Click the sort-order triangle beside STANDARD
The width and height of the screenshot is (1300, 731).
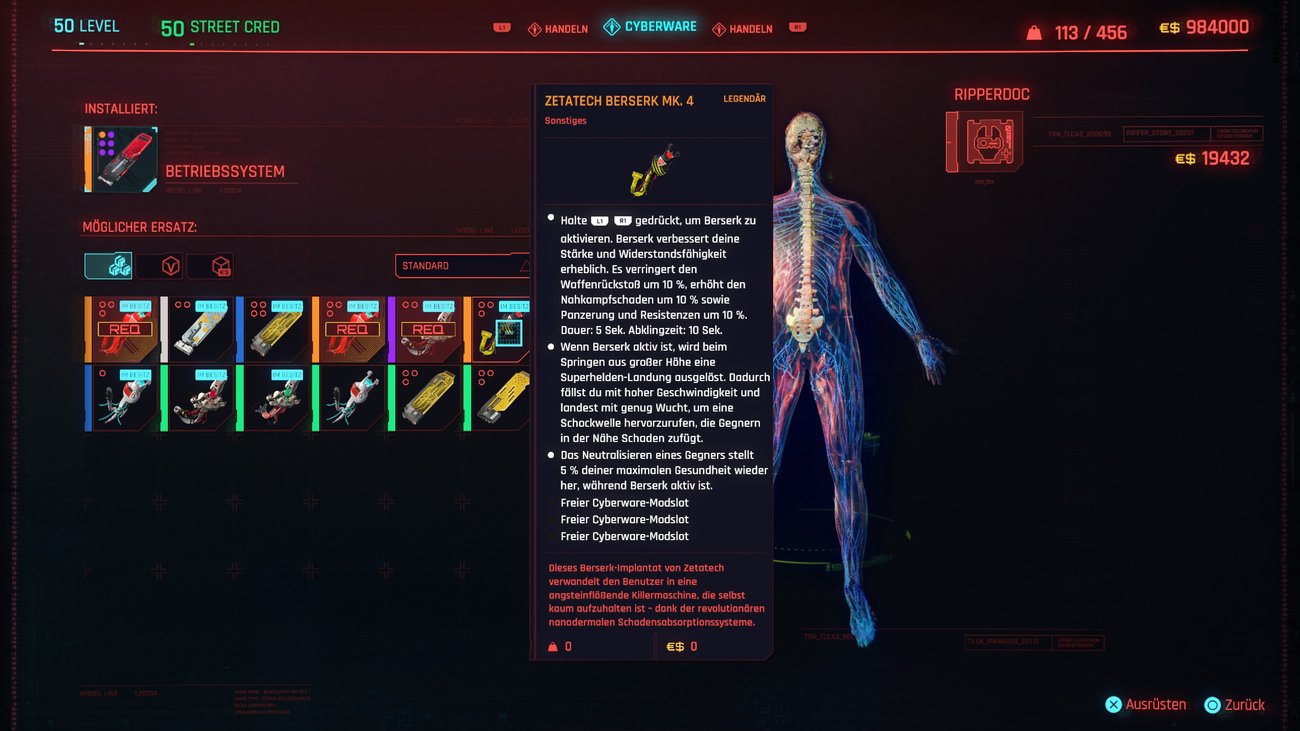(x=525, y=266)
